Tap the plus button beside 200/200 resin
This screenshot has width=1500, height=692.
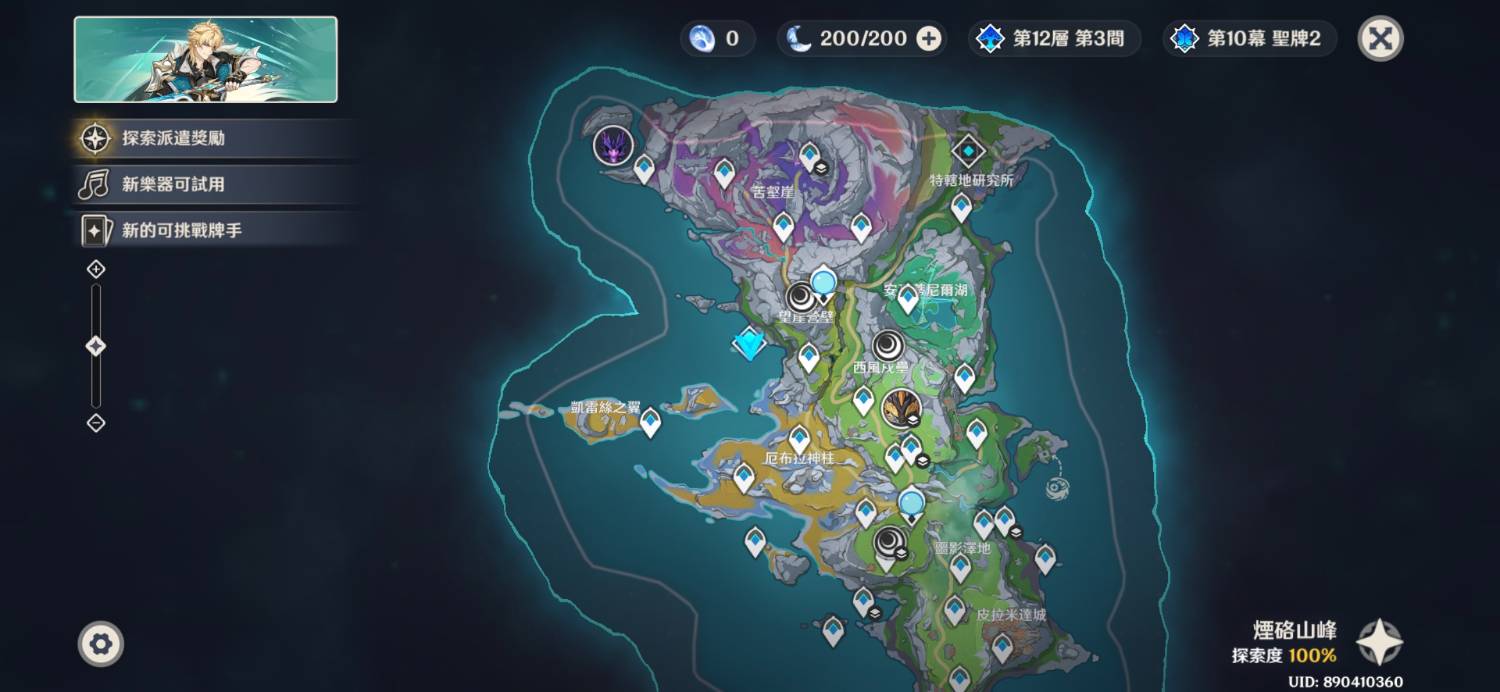pyautogui.click(x=929, y=39)
